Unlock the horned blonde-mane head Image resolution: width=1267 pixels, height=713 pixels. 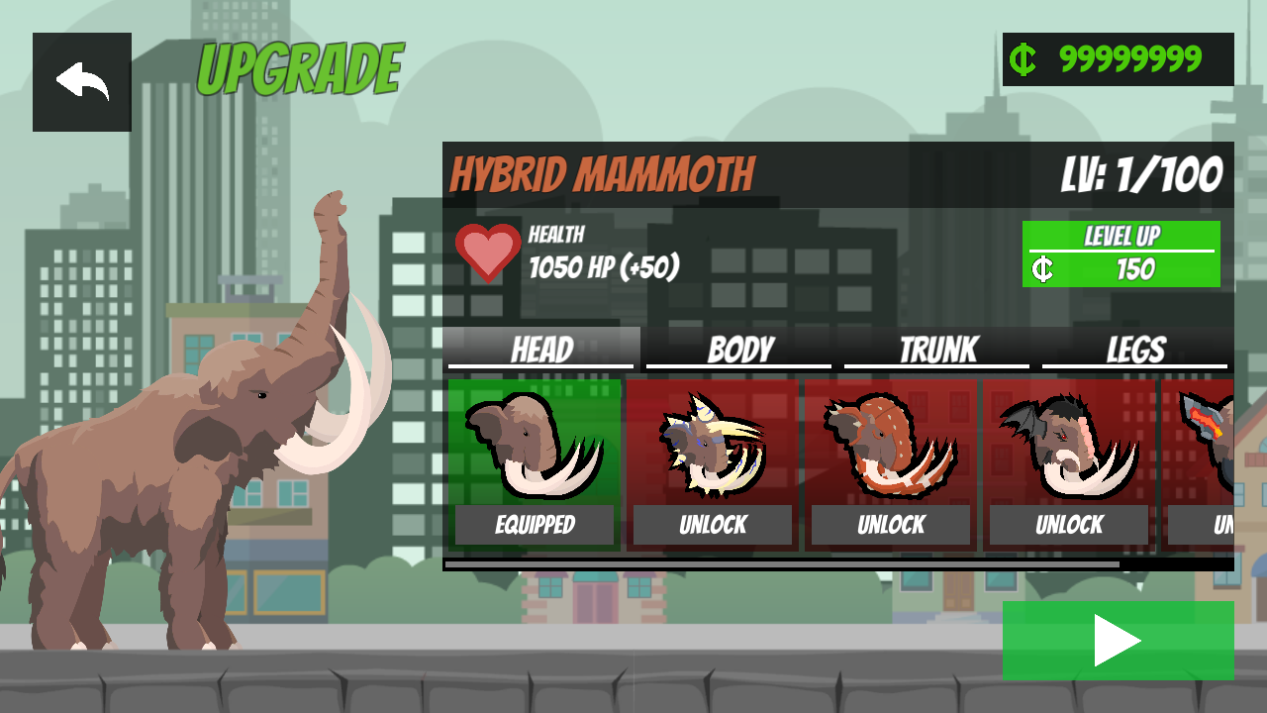pyautogui.click(x=712, y=525)
